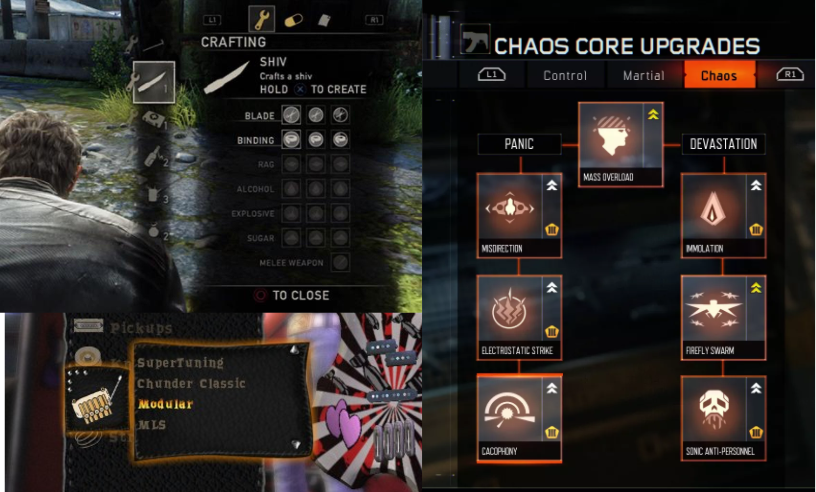816x492 pixels.
Task: Click the list's down arrow
Action: [x=294, y=443]
